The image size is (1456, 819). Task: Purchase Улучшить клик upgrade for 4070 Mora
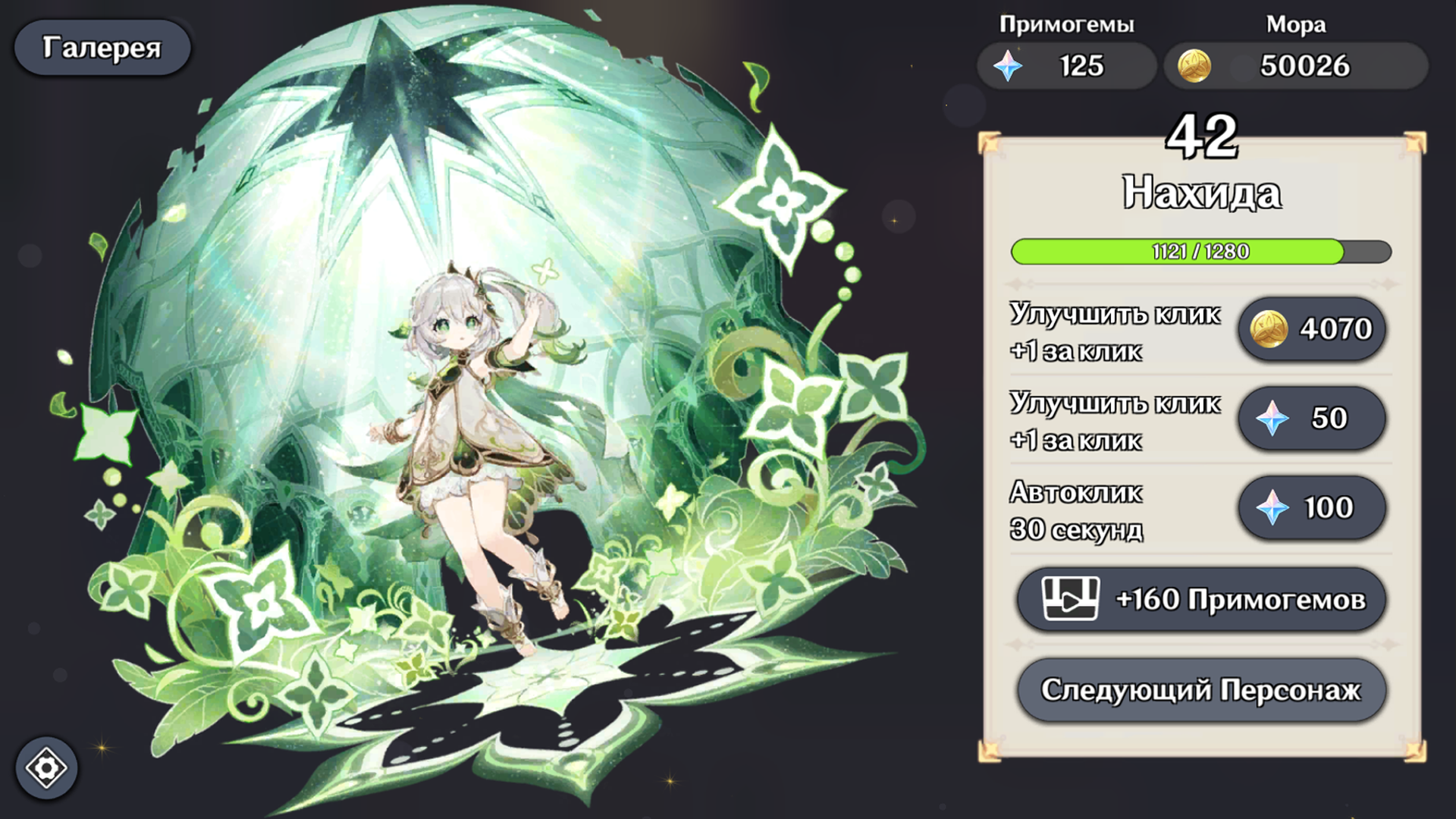1312,328
